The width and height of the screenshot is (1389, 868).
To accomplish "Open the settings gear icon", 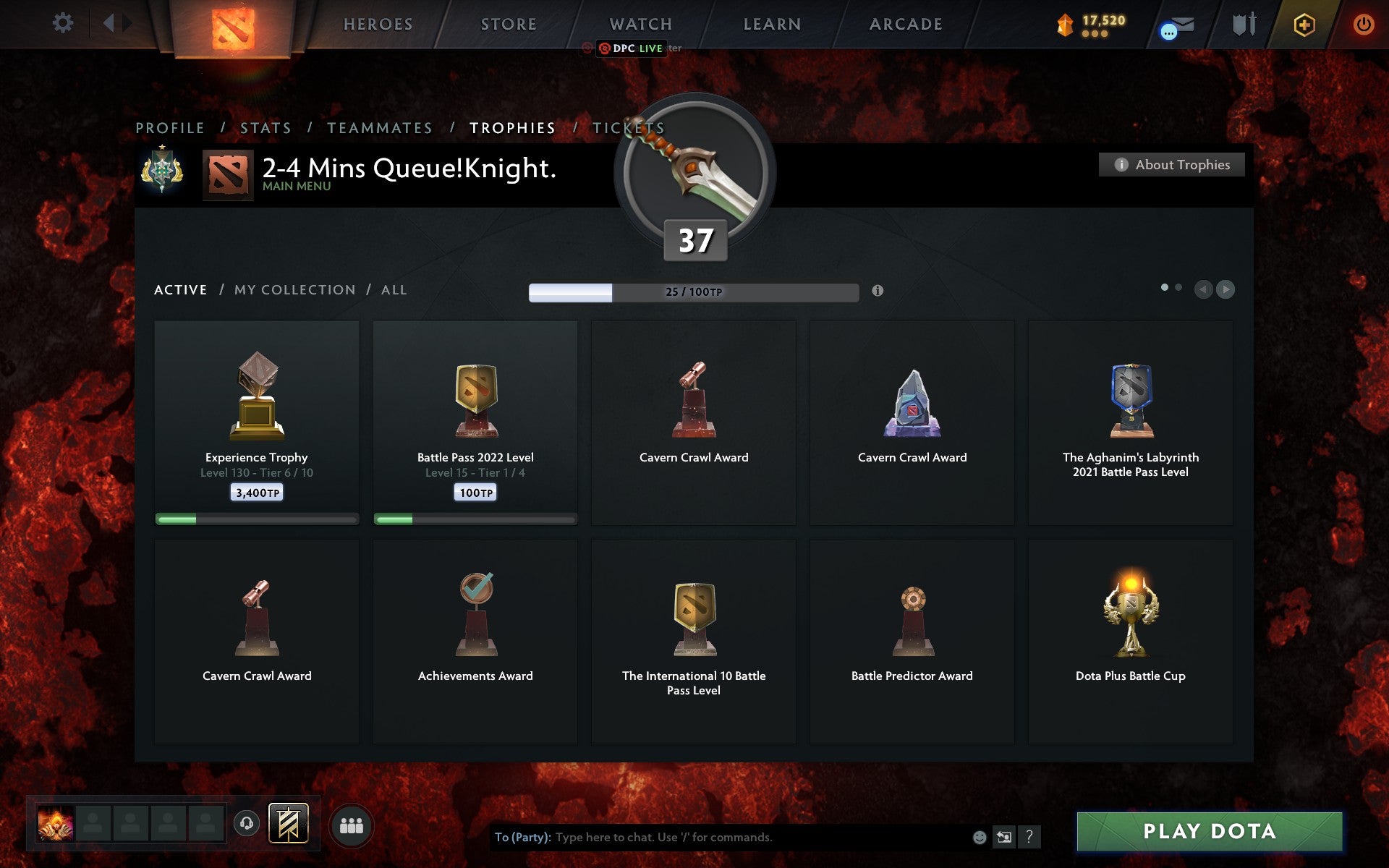I will [x=64, y=23].
